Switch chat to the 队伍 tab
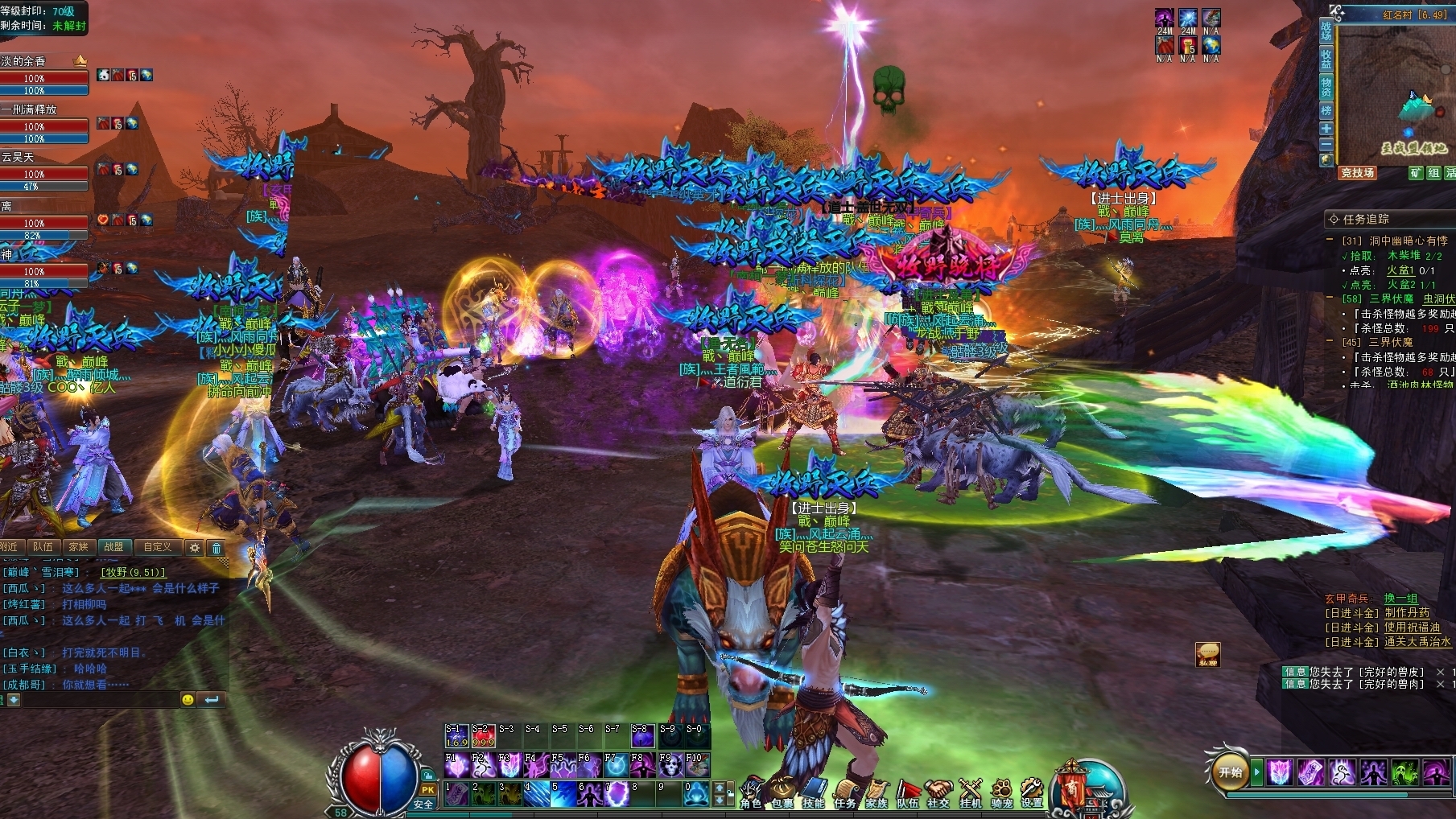The height and width of the screenshot is (819, 1456). [43, 547]
